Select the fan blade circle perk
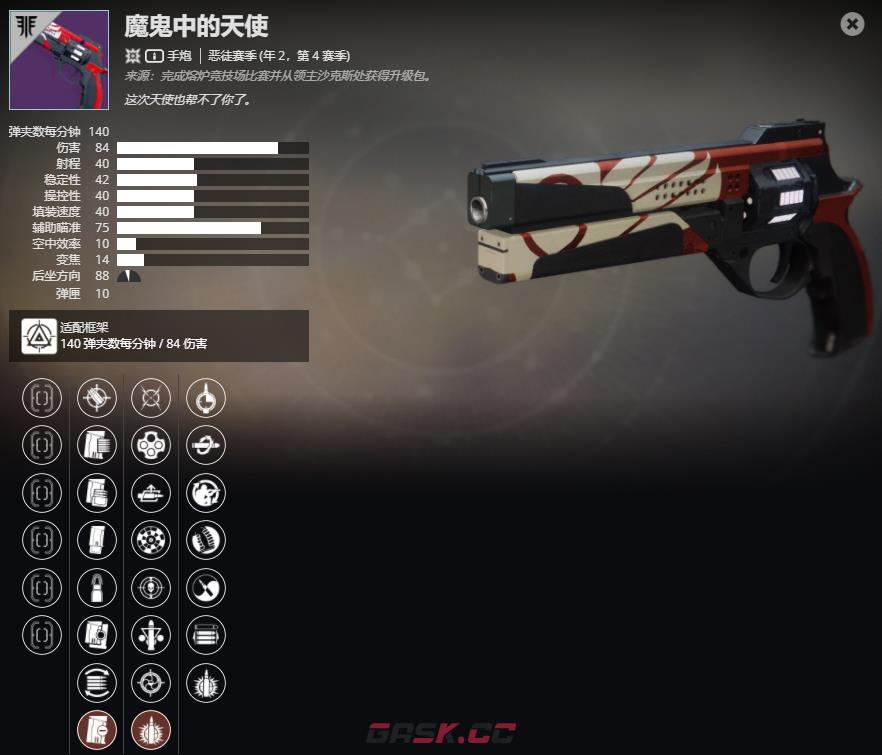The height and width of the screenshot is (755, 882). coord(205,587)
